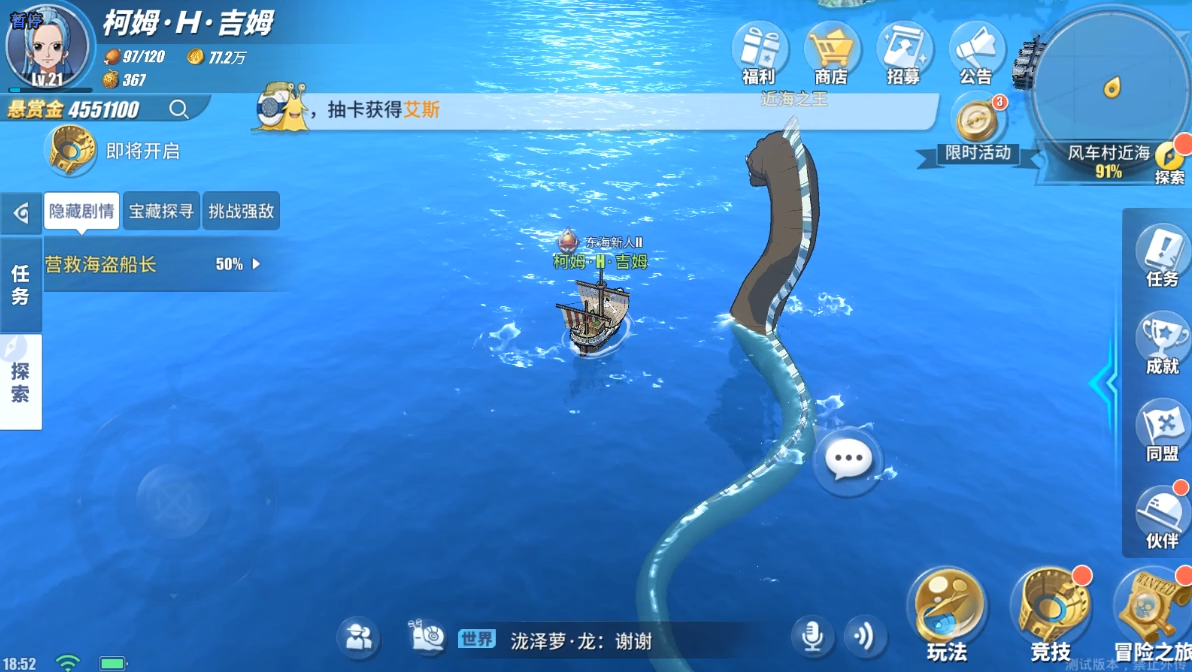Screen dimensions: 1192x672
Task: Select the 挑战强敌 tab
Action: pos(241,211)
